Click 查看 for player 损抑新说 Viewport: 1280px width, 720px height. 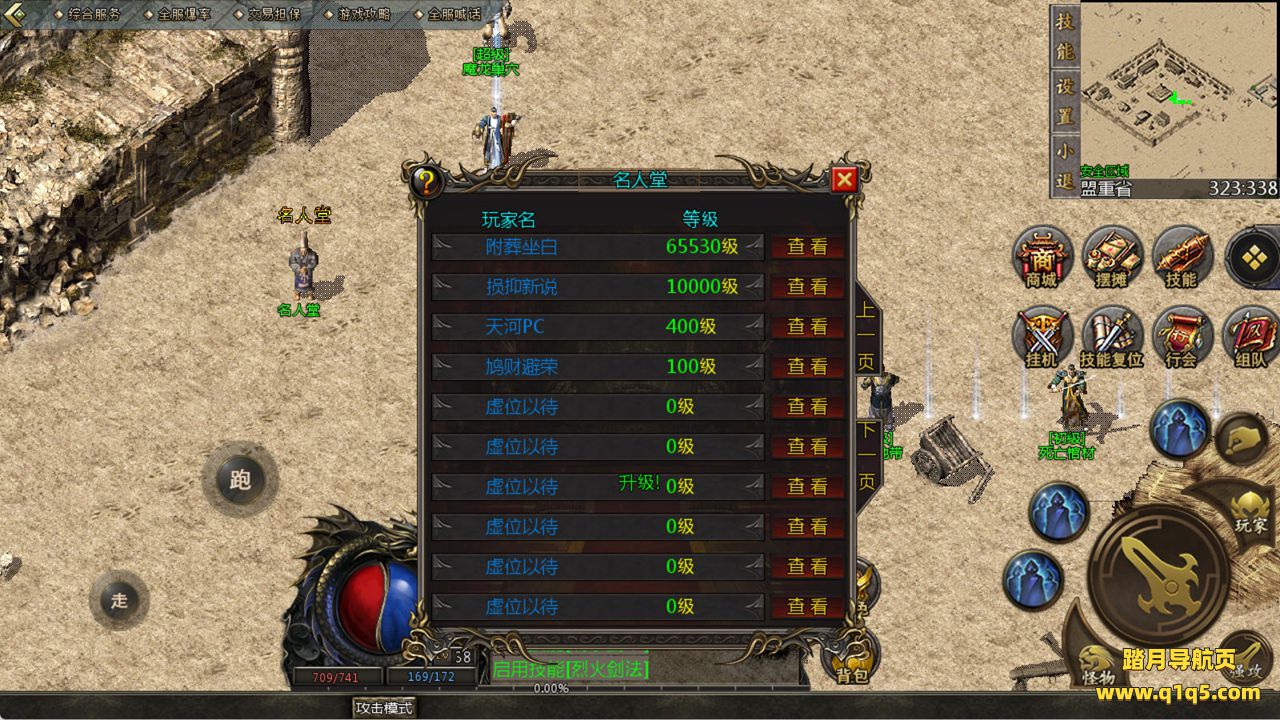807,287
